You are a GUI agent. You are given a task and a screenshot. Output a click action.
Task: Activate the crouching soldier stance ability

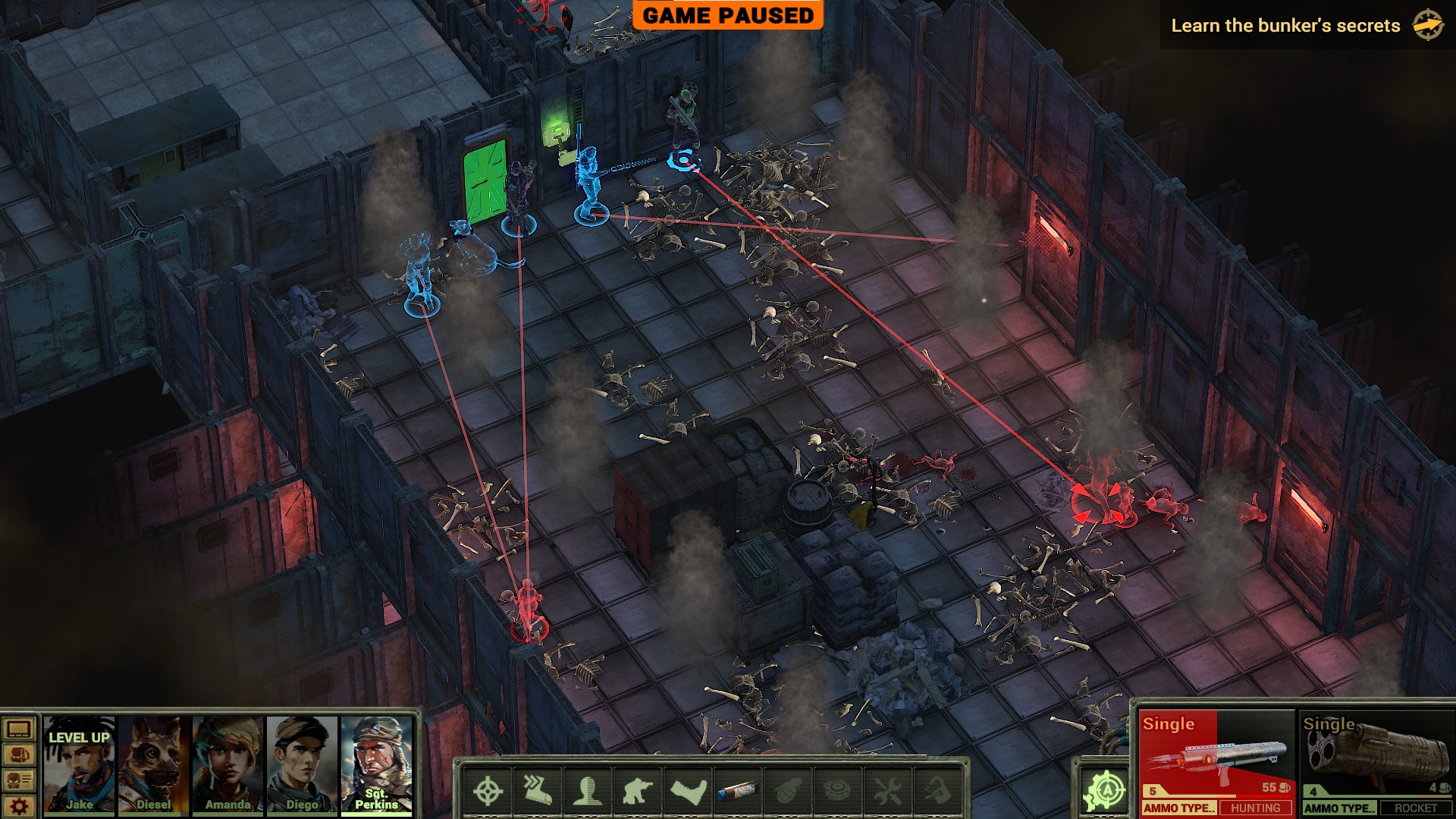pyautogui.click(x=638, y=791)
